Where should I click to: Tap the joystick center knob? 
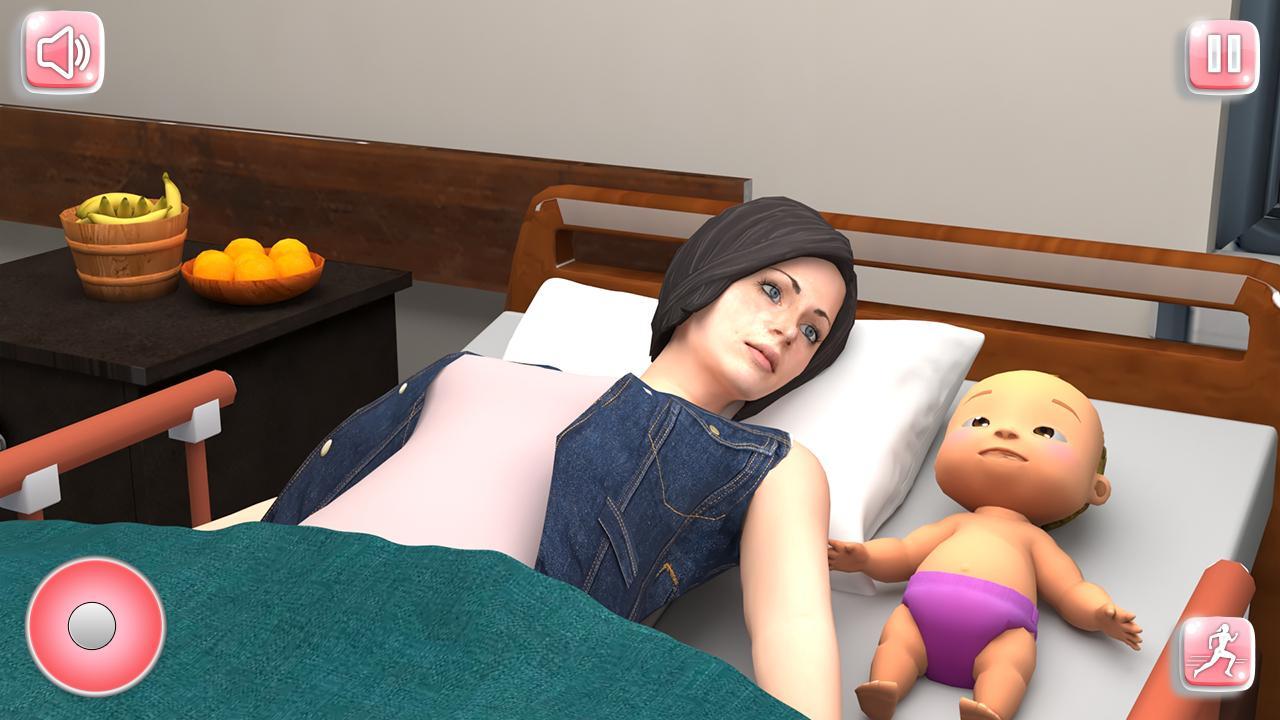92,626
